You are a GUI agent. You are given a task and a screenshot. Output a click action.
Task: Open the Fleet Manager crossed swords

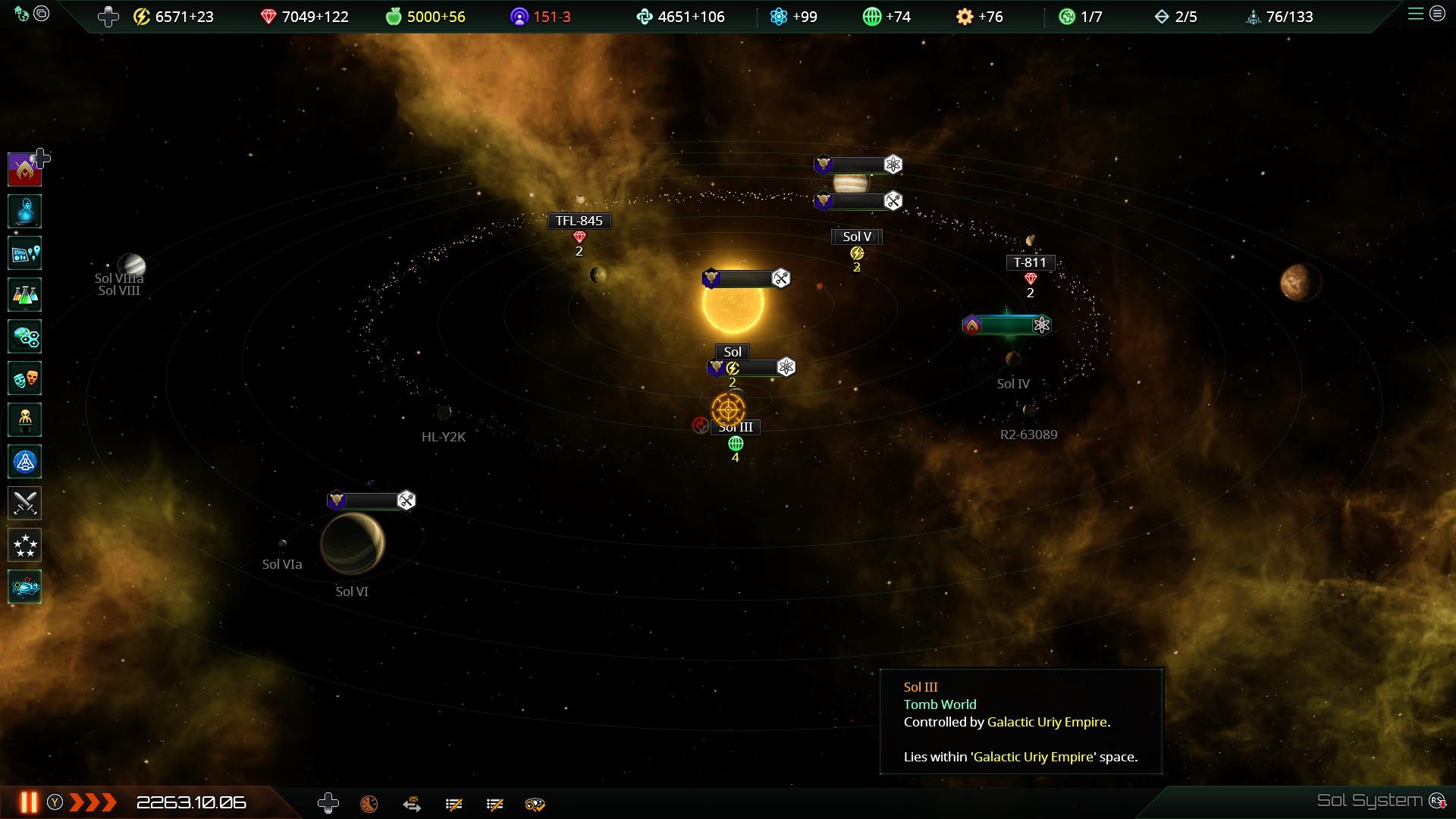coord(25,503)
